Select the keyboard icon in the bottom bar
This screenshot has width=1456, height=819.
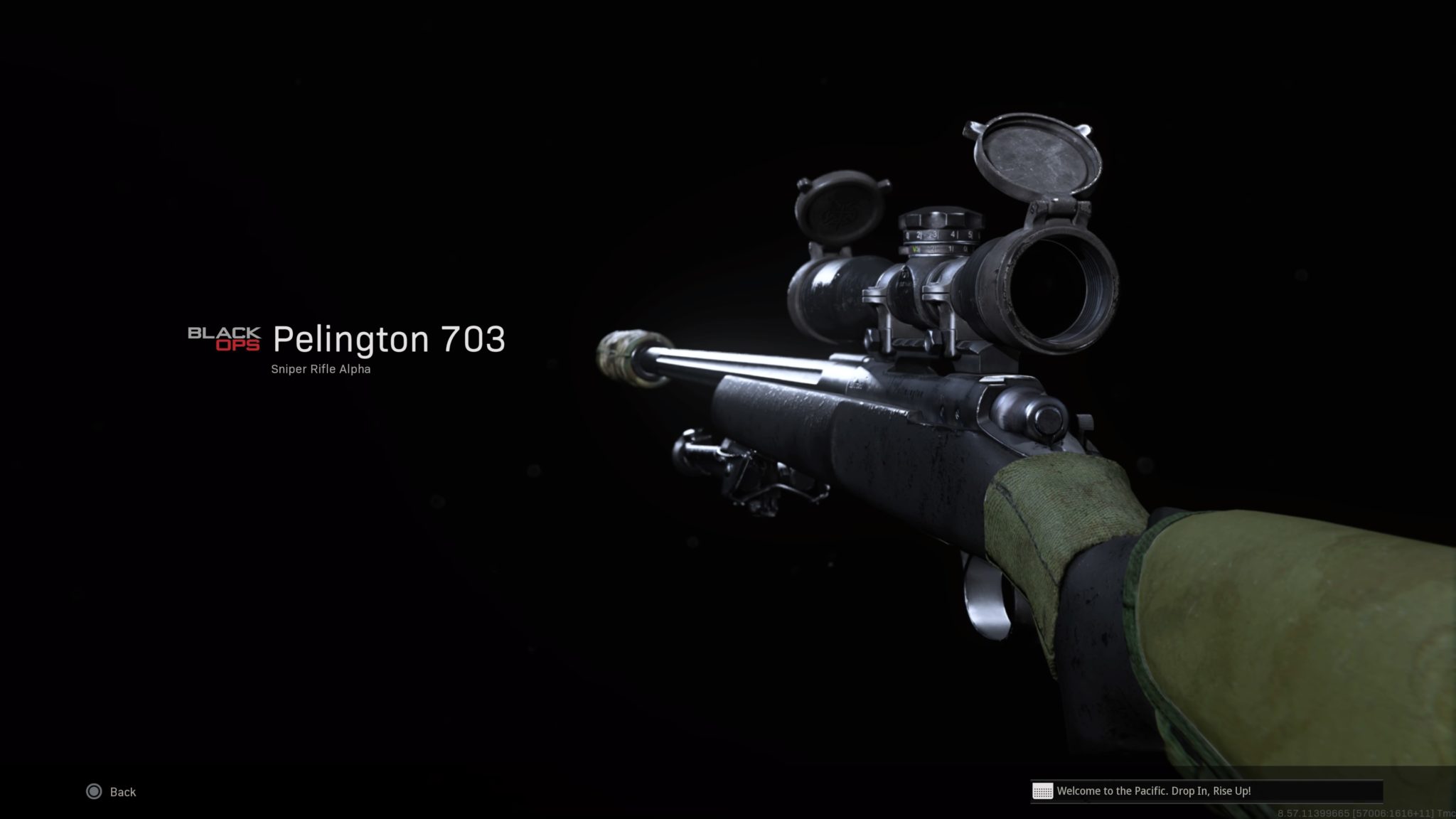pos(1042,791)
